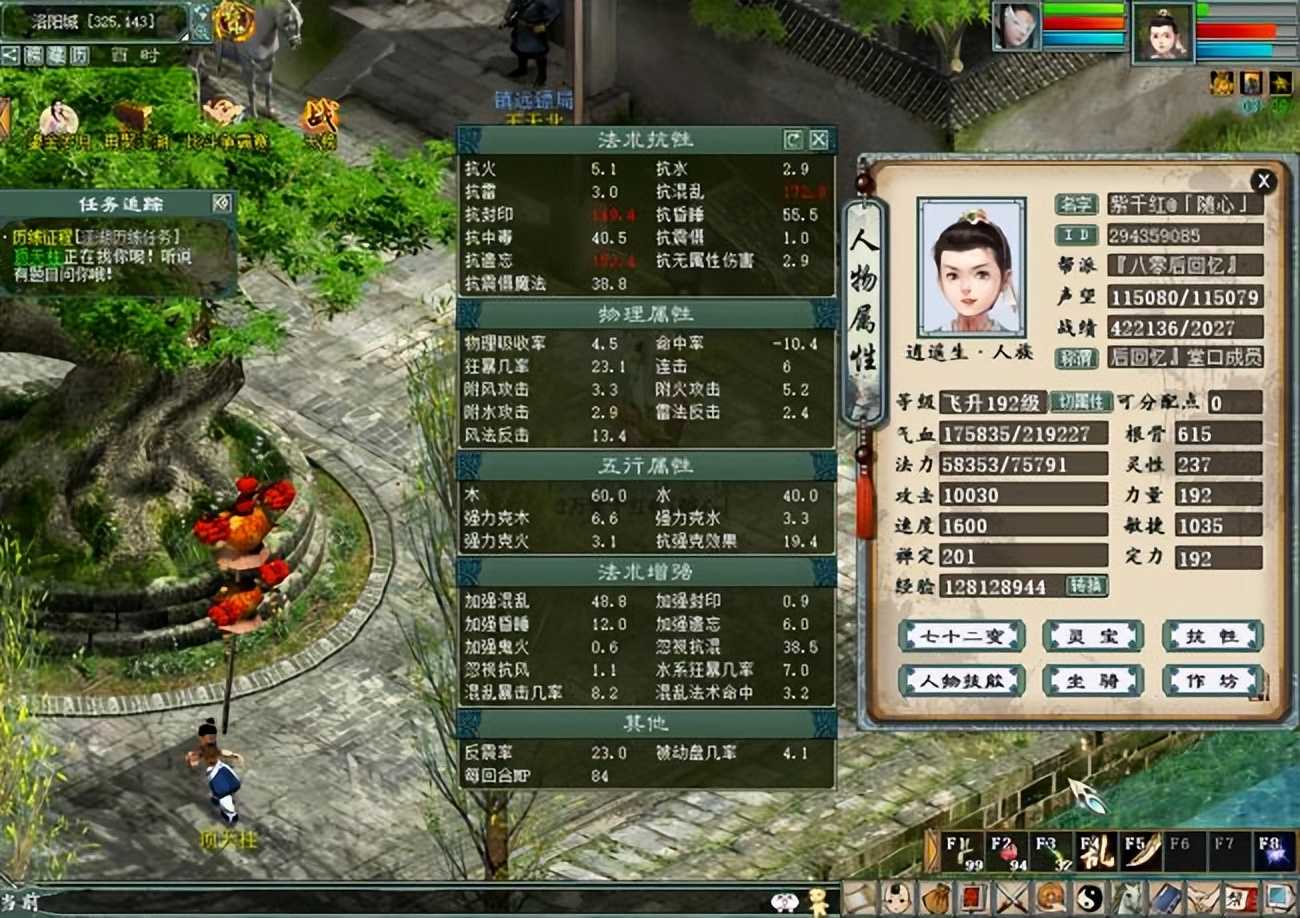Click the round guild emblem icon beside the minimap
Image resolution: width=1300 pixels, height=918 pixels.
(235, 22)
